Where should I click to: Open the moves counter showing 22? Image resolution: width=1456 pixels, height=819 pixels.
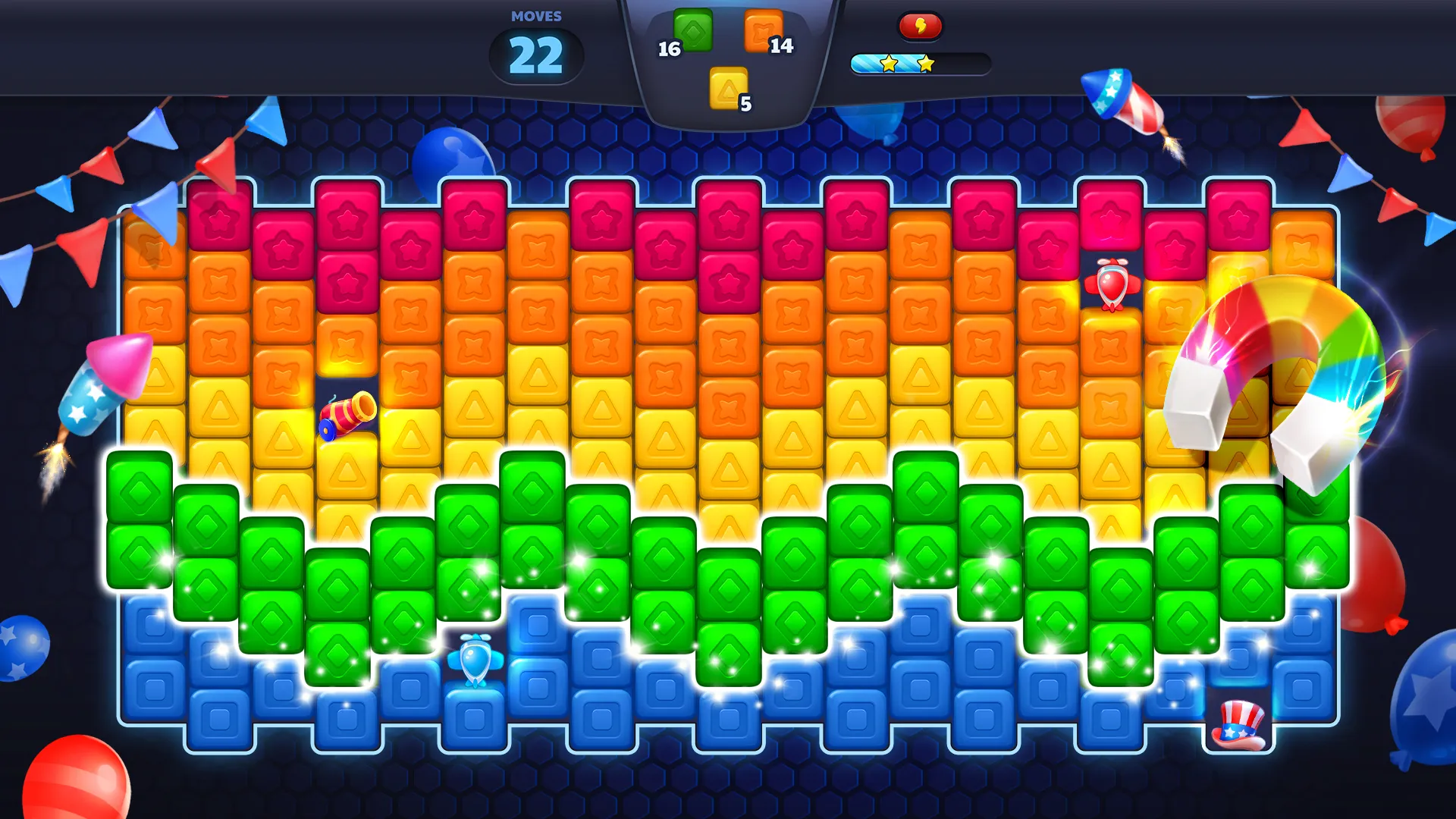[x=535, y=55]
